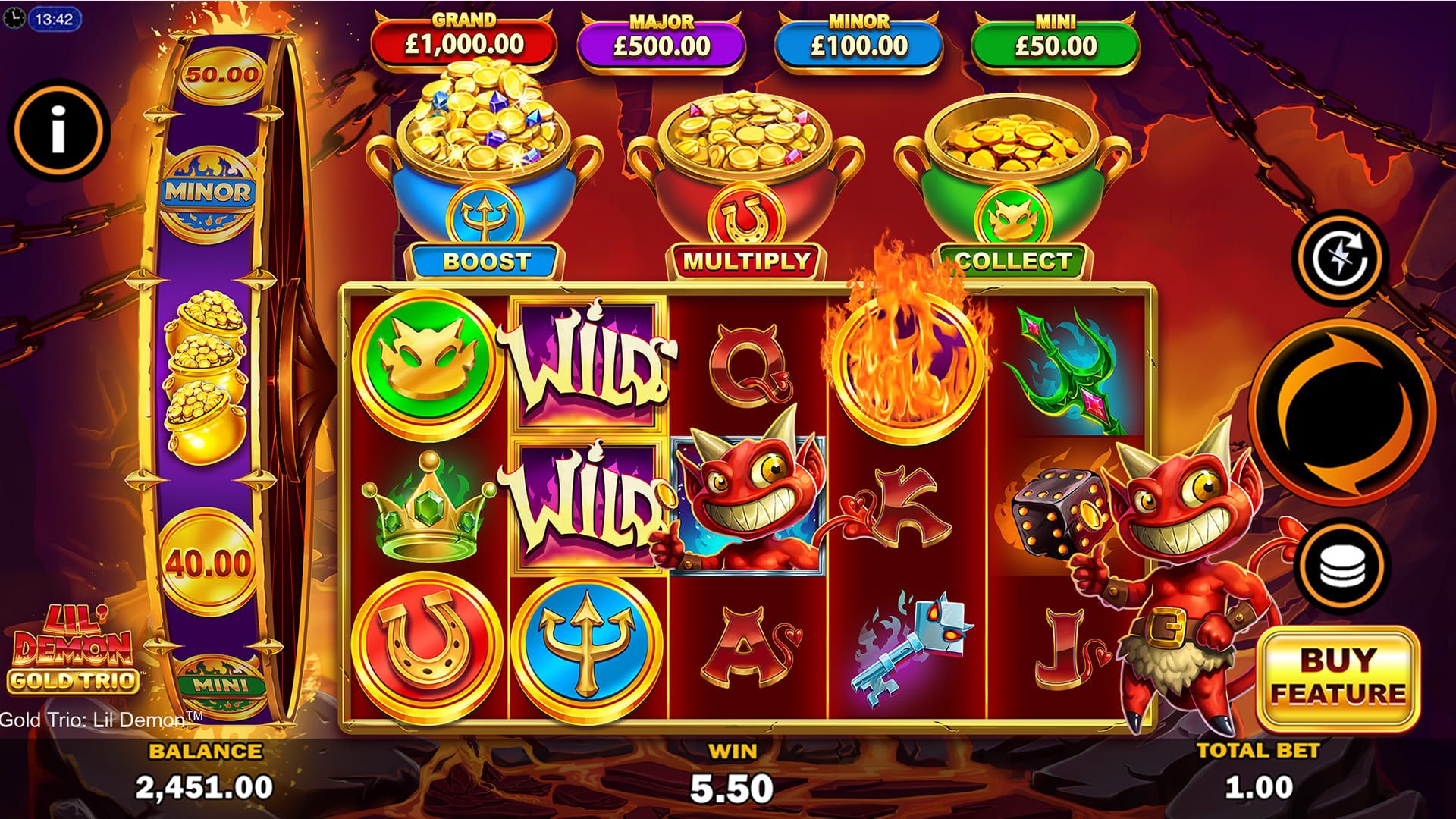
Task: Toggle the turbo spin lightning button
Action: coord(1339,257)
